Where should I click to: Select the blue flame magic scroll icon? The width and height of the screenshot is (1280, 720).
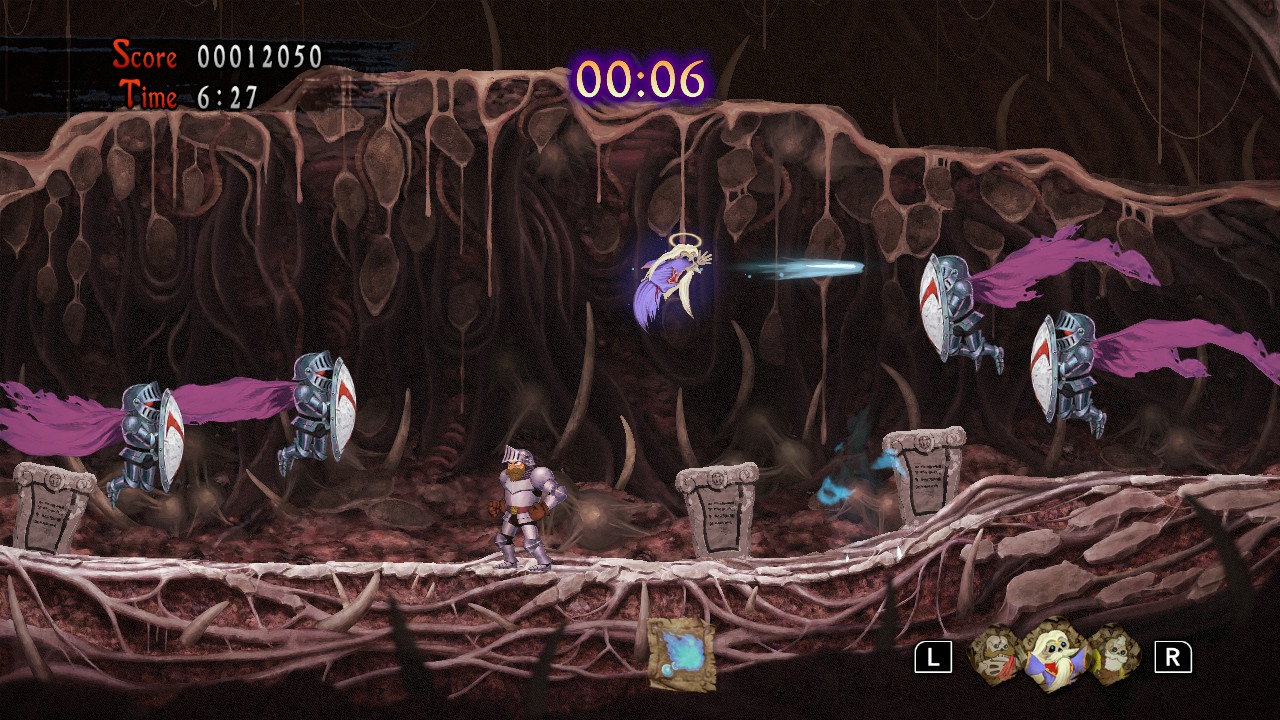point(681,653)
